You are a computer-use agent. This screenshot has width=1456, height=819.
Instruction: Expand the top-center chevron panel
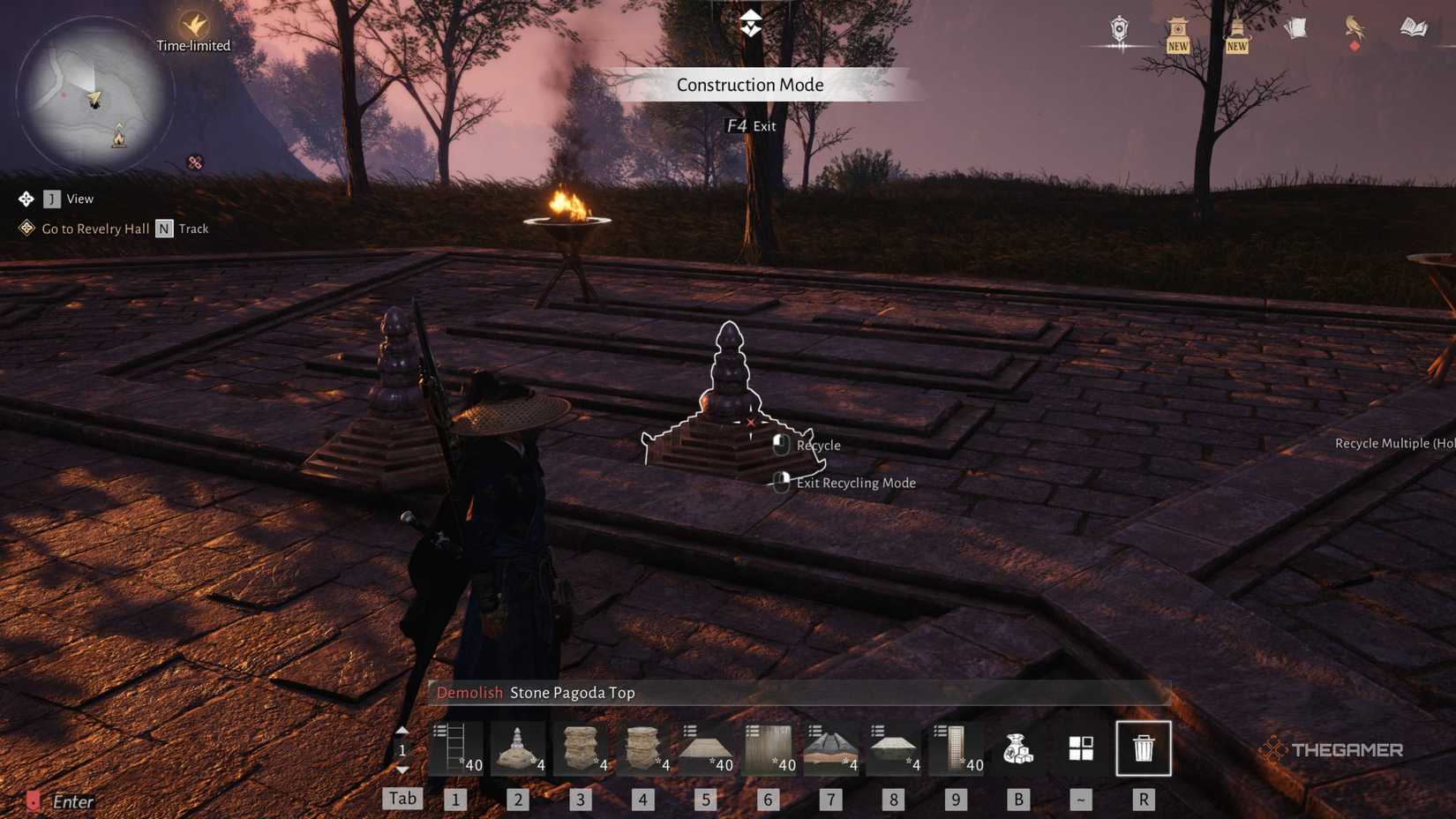pyautogui.click(x=749, y=24)
